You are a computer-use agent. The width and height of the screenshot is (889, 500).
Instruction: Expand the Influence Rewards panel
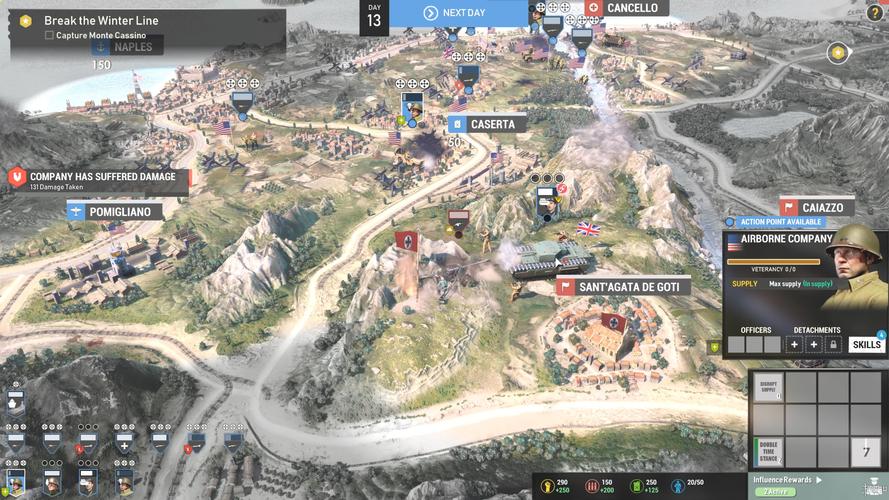click(x=785, y=480)
